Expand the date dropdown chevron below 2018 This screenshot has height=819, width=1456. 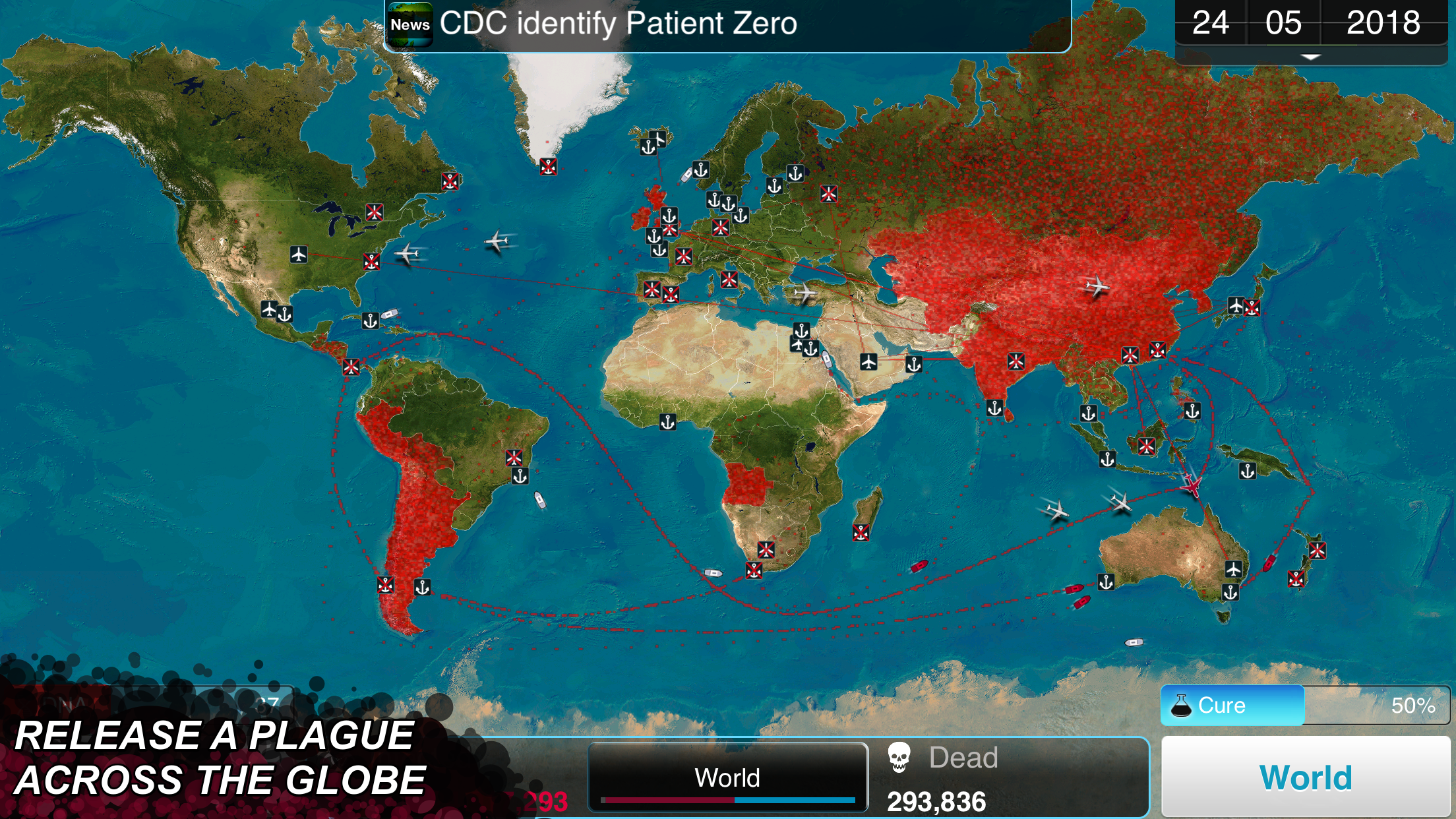tap(1310, 57)
